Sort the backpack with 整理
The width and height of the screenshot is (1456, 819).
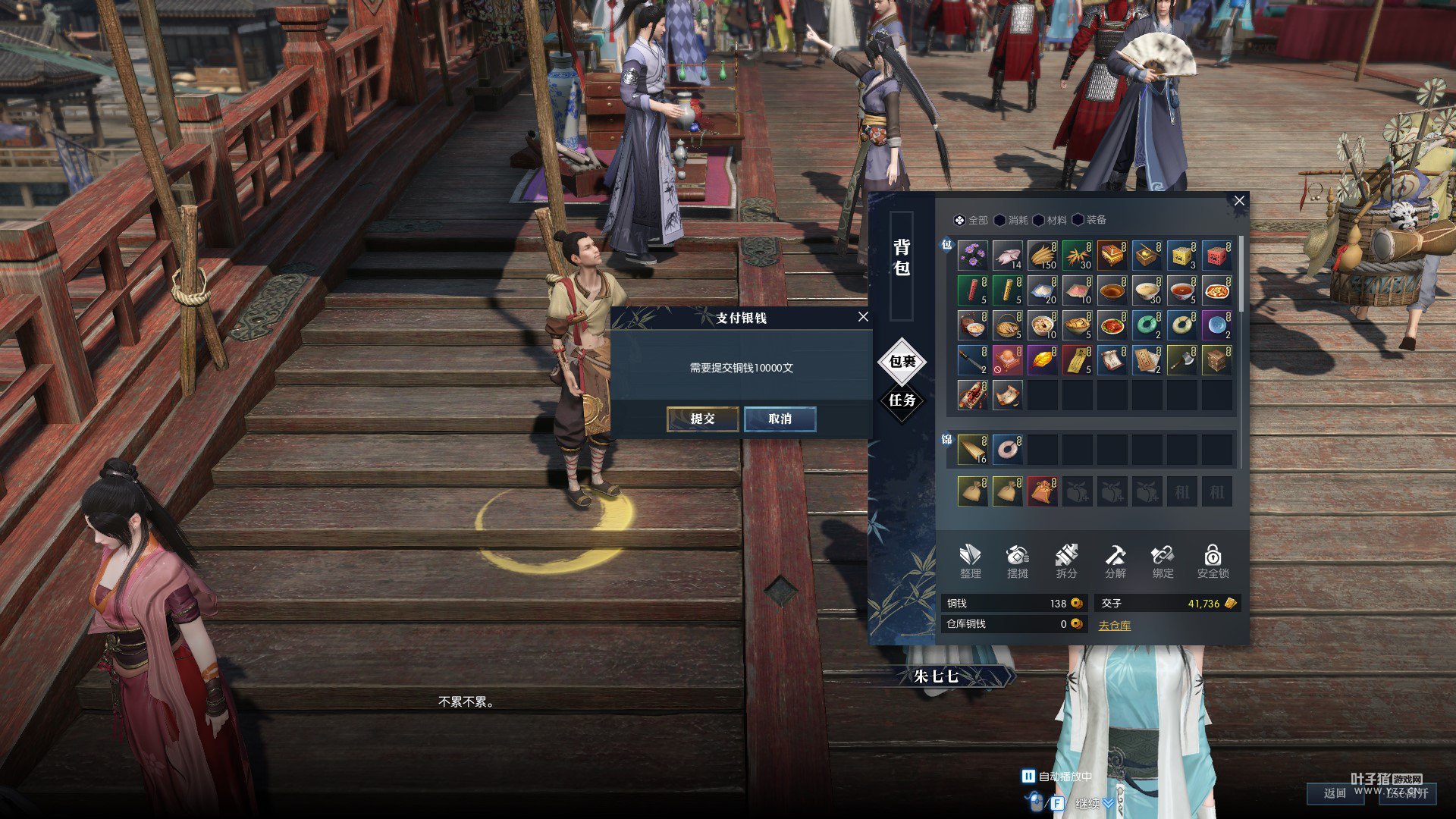[x=970, y=561]
